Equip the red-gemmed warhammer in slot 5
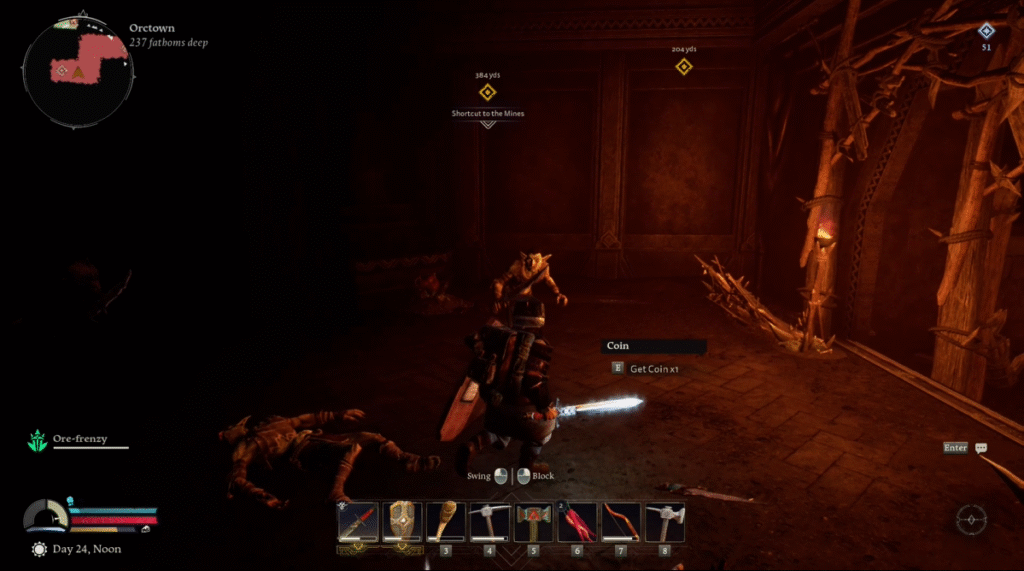Screen dimensions: 1024x571 (x=533, y=521)
